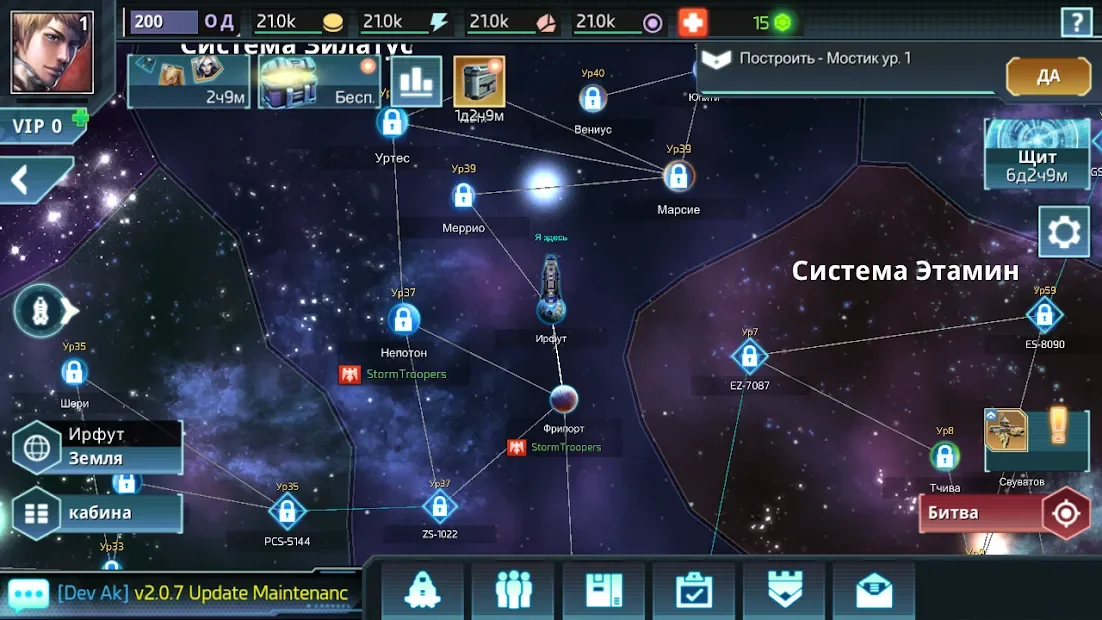Open the crew members toolbar icon
1102x620 pixels.
point(514,591)
